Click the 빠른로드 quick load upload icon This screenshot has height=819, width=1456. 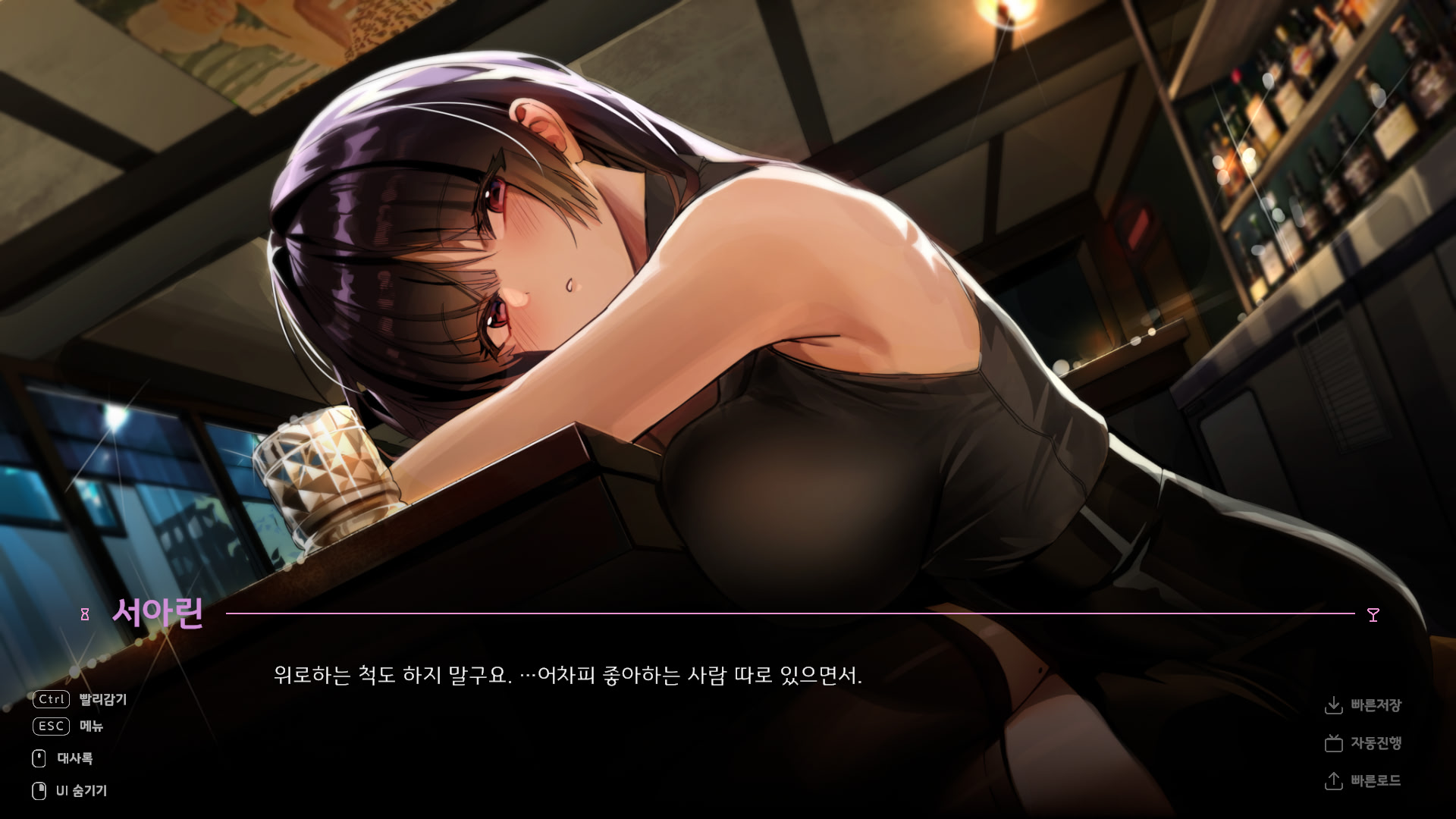click(1335, 781)
